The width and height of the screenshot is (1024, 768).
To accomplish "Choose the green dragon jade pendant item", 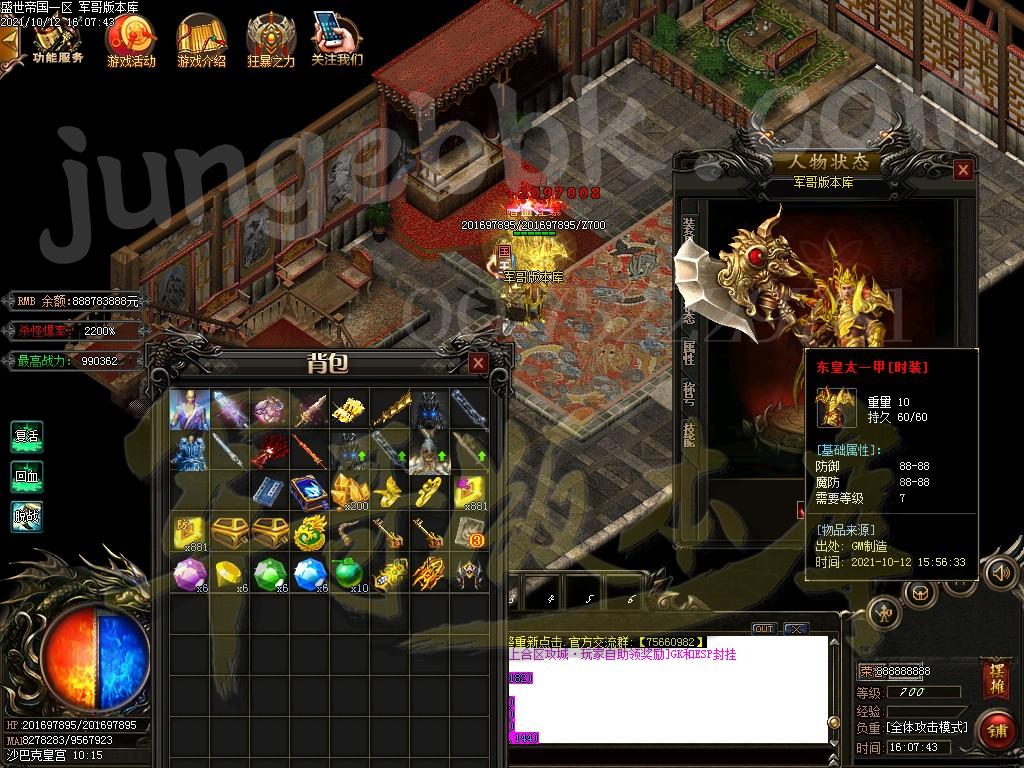I will (x=309, y=533).
